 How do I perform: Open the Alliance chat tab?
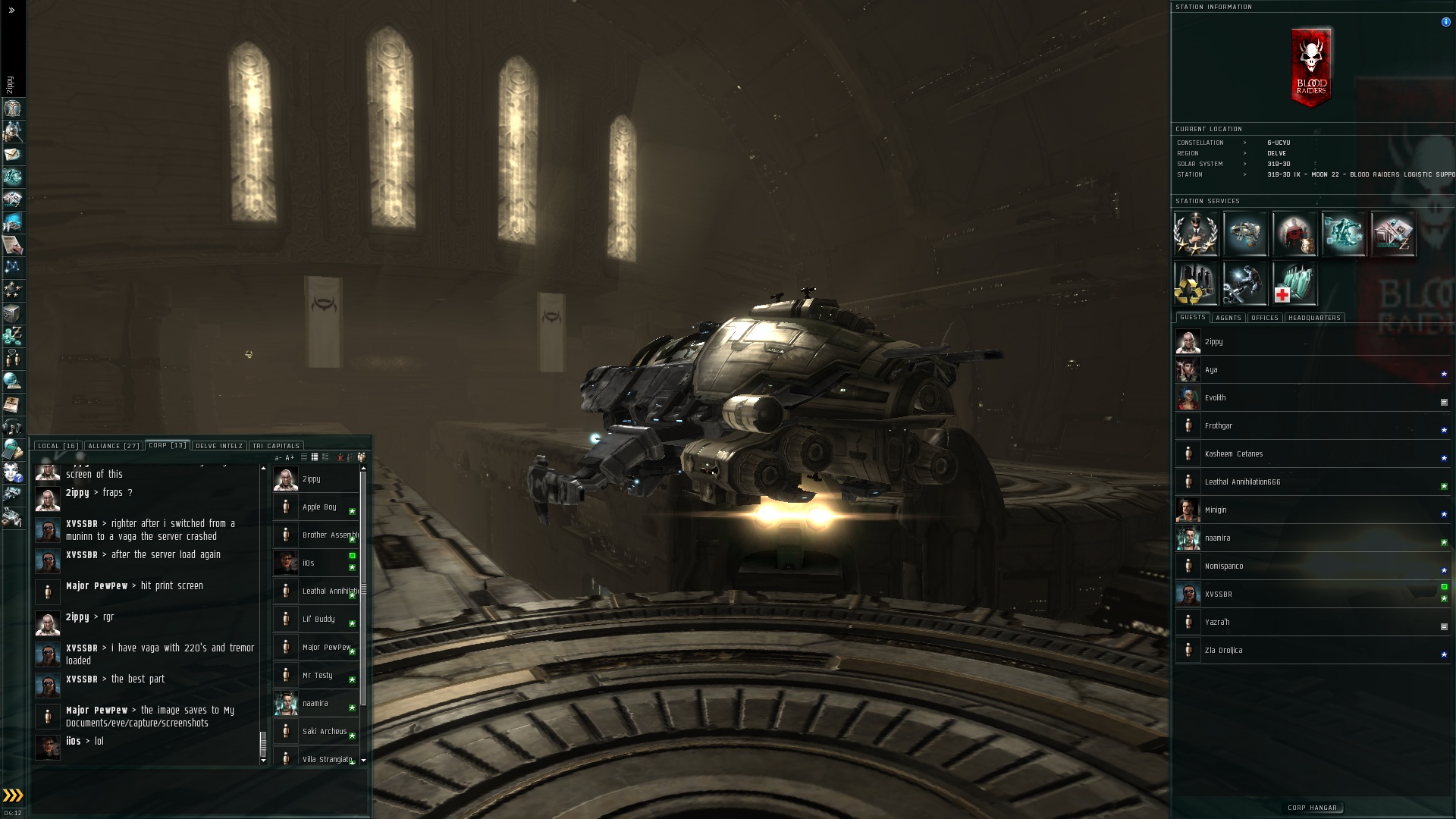113,446
